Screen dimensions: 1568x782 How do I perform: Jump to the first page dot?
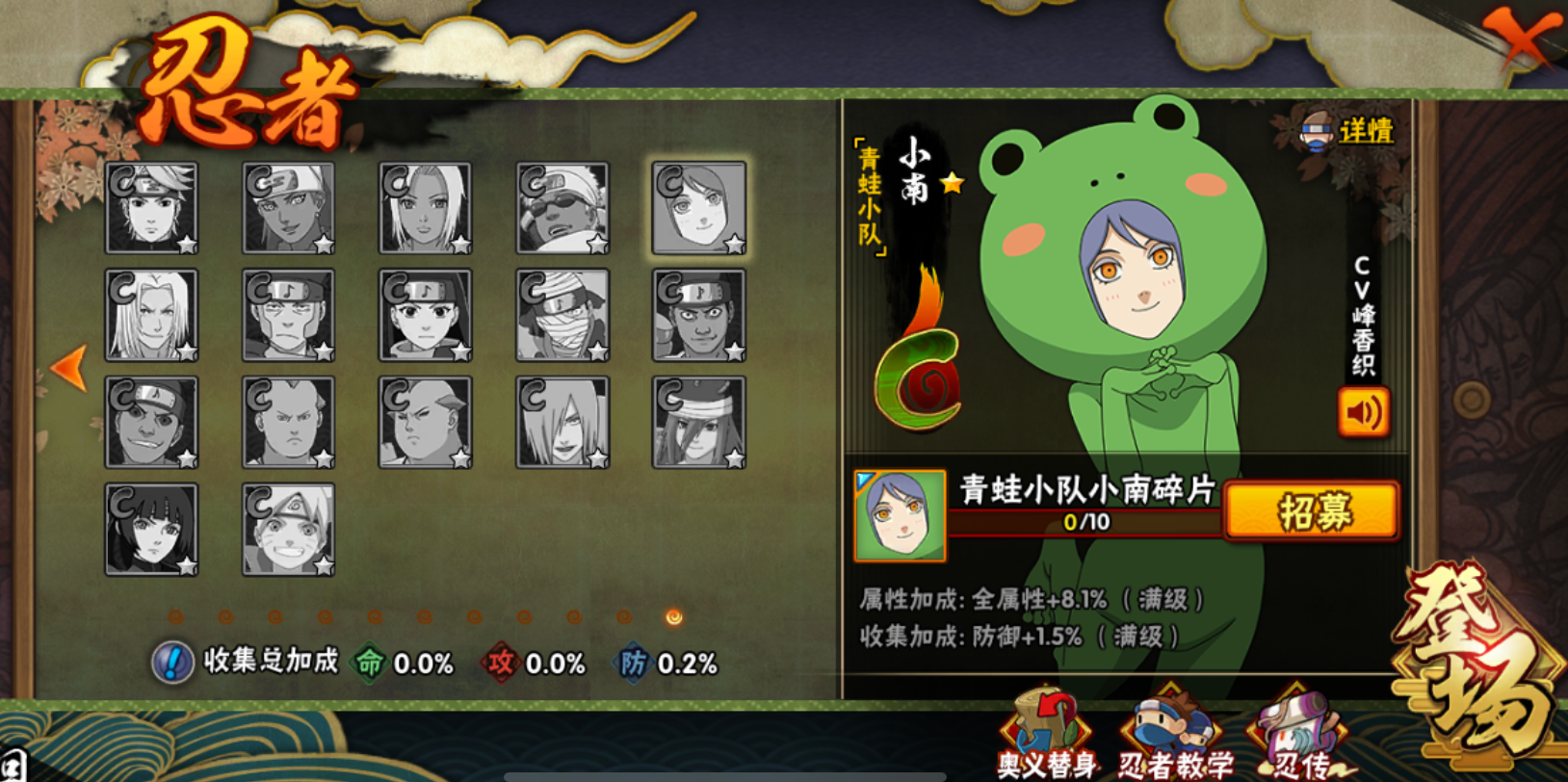tap(175, 617)
